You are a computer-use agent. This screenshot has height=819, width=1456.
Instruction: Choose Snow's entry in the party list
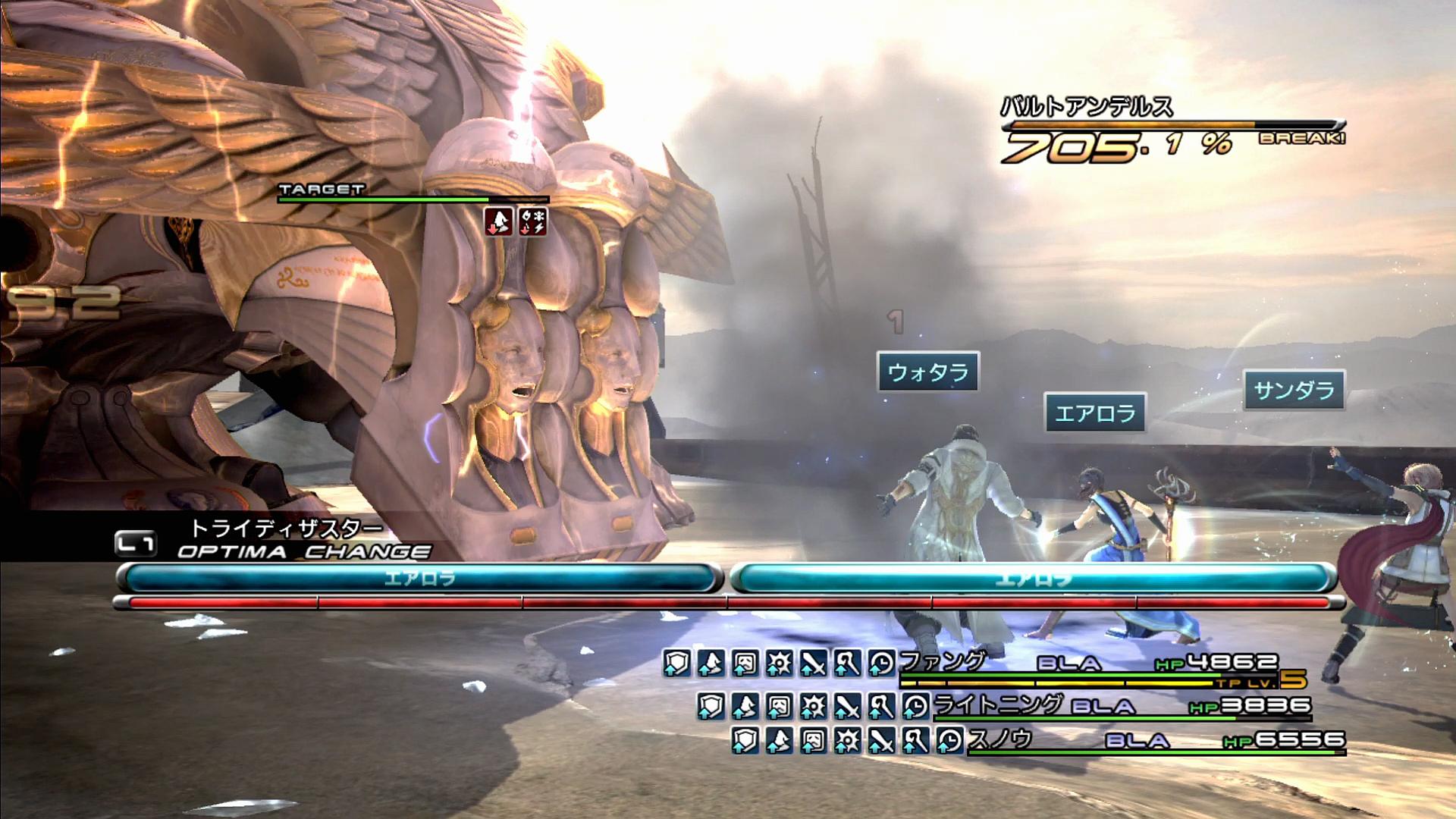tap(1000, 738)
